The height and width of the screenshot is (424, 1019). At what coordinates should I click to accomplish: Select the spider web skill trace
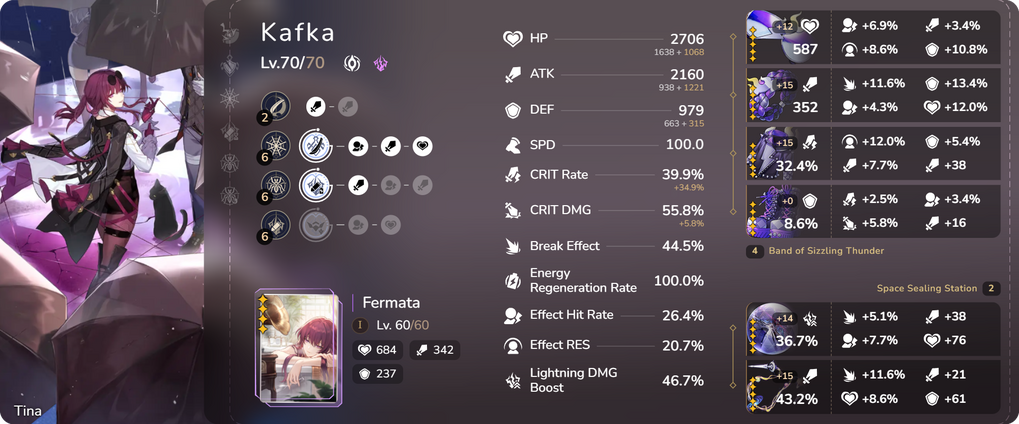pyautogui.click(x=277, y=146)
